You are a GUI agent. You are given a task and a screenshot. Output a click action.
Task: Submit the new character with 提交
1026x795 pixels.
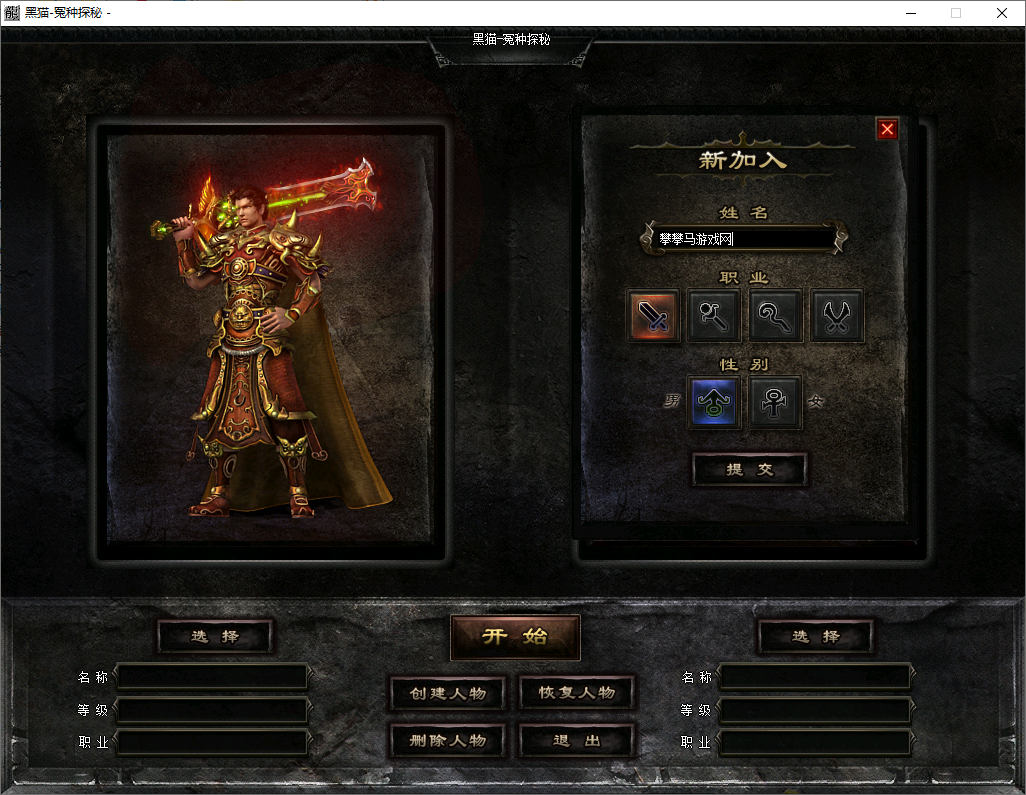click(x=749, y=469)
